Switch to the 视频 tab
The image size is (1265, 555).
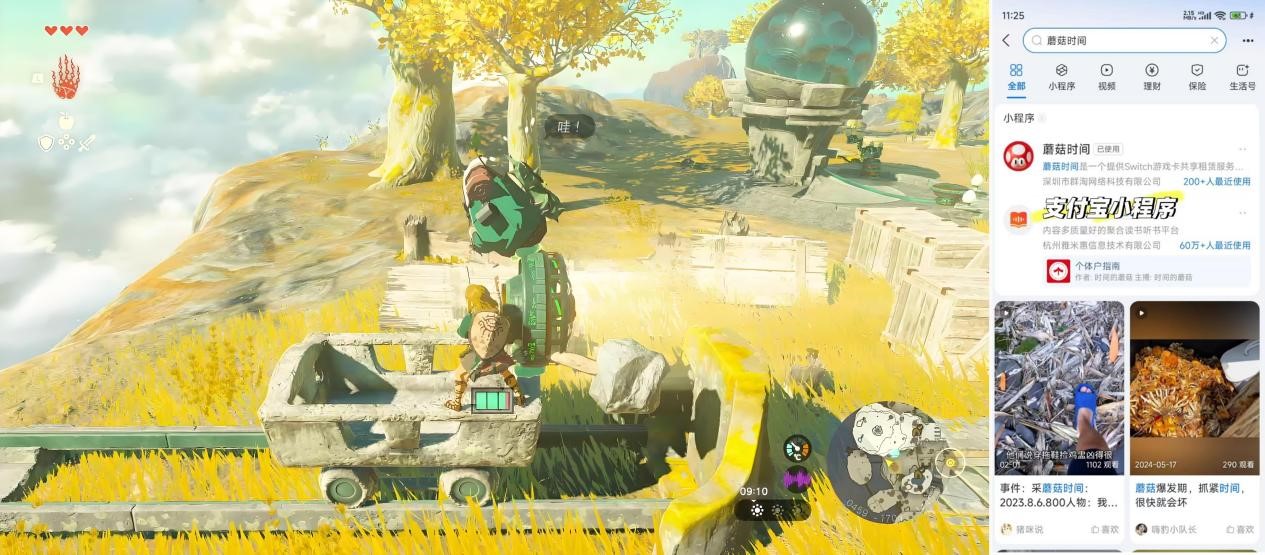click(x=1106, y=77)
